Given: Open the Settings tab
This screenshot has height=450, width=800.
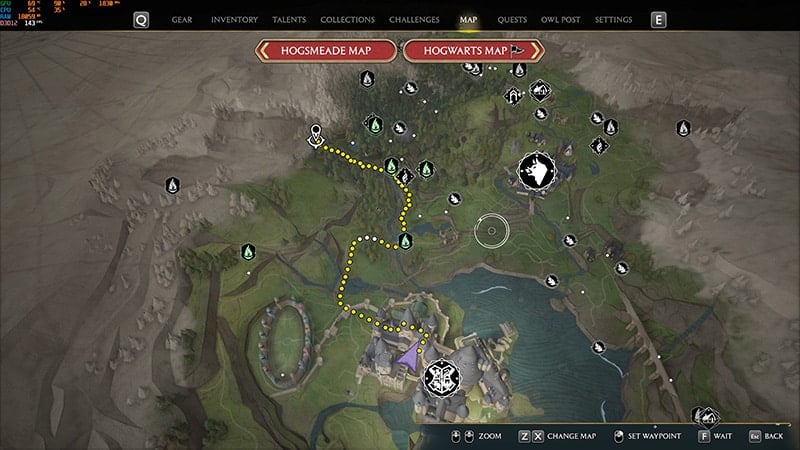Looking at the screenshot, I should click(613, 19).
